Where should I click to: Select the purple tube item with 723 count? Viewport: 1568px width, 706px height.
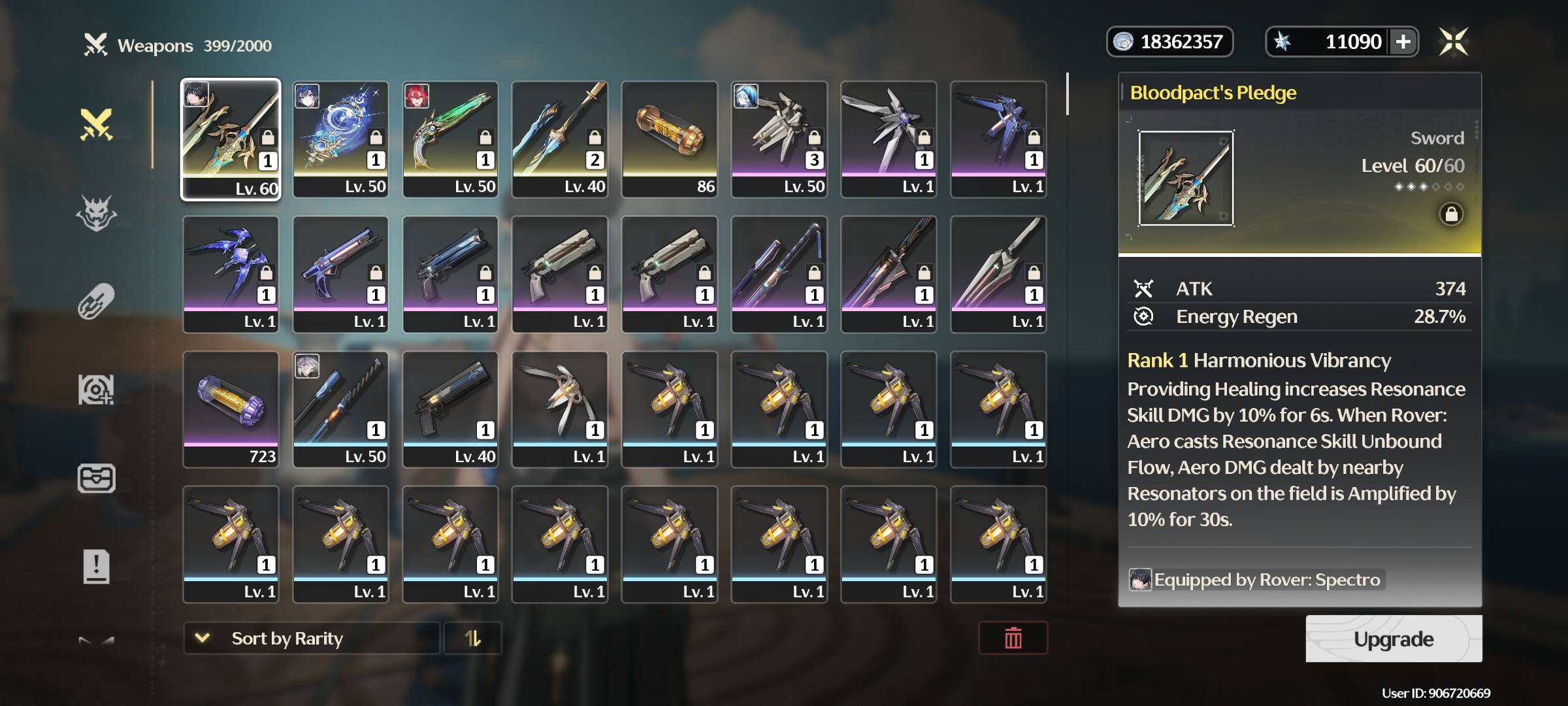(x=231, y=409)
